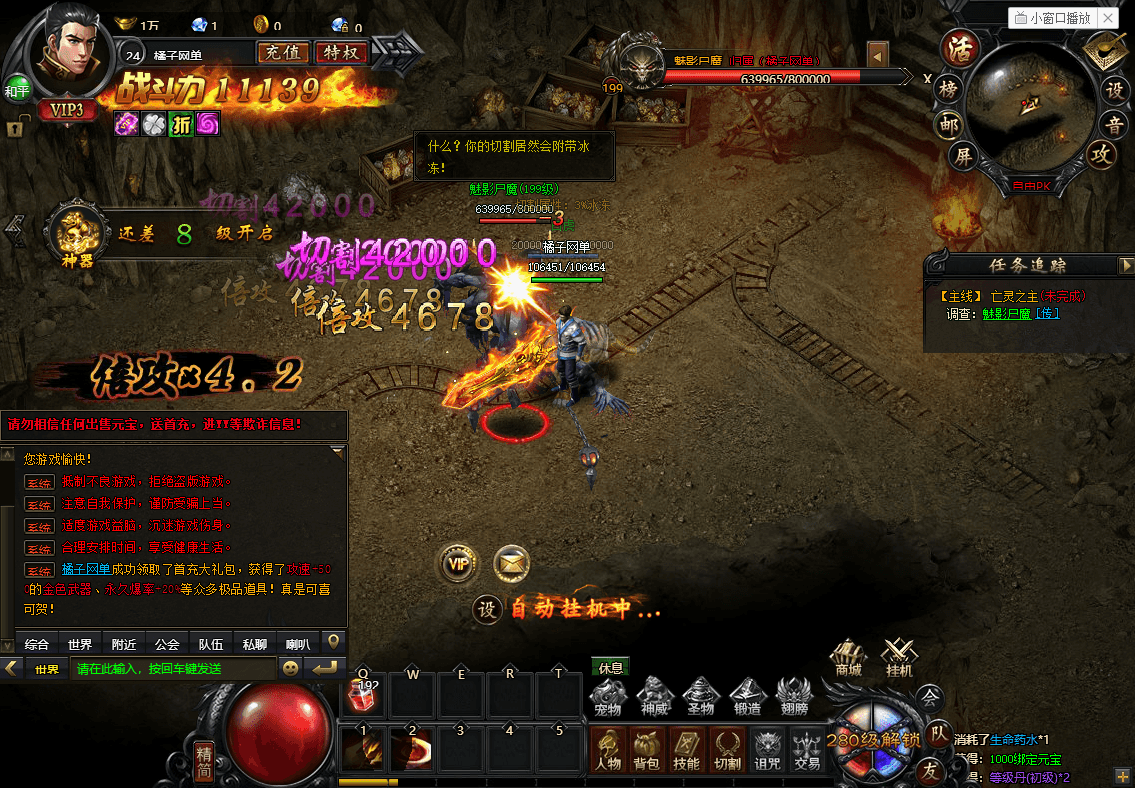
Task: Open the chat emoji smiley picker
Action: [291, 668]
